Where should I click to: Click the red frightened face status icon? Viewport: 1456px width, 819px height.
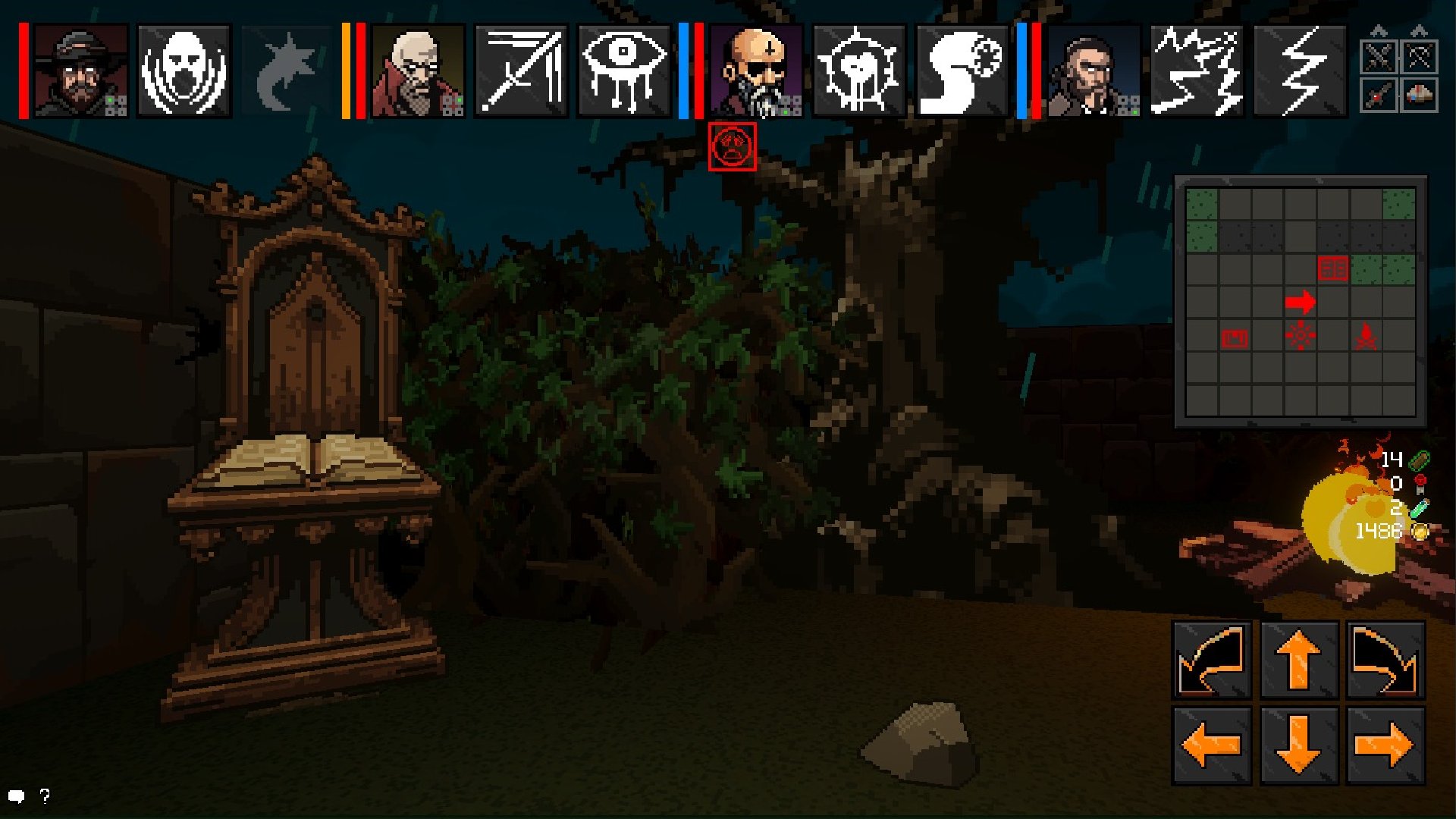pos(732,147)
